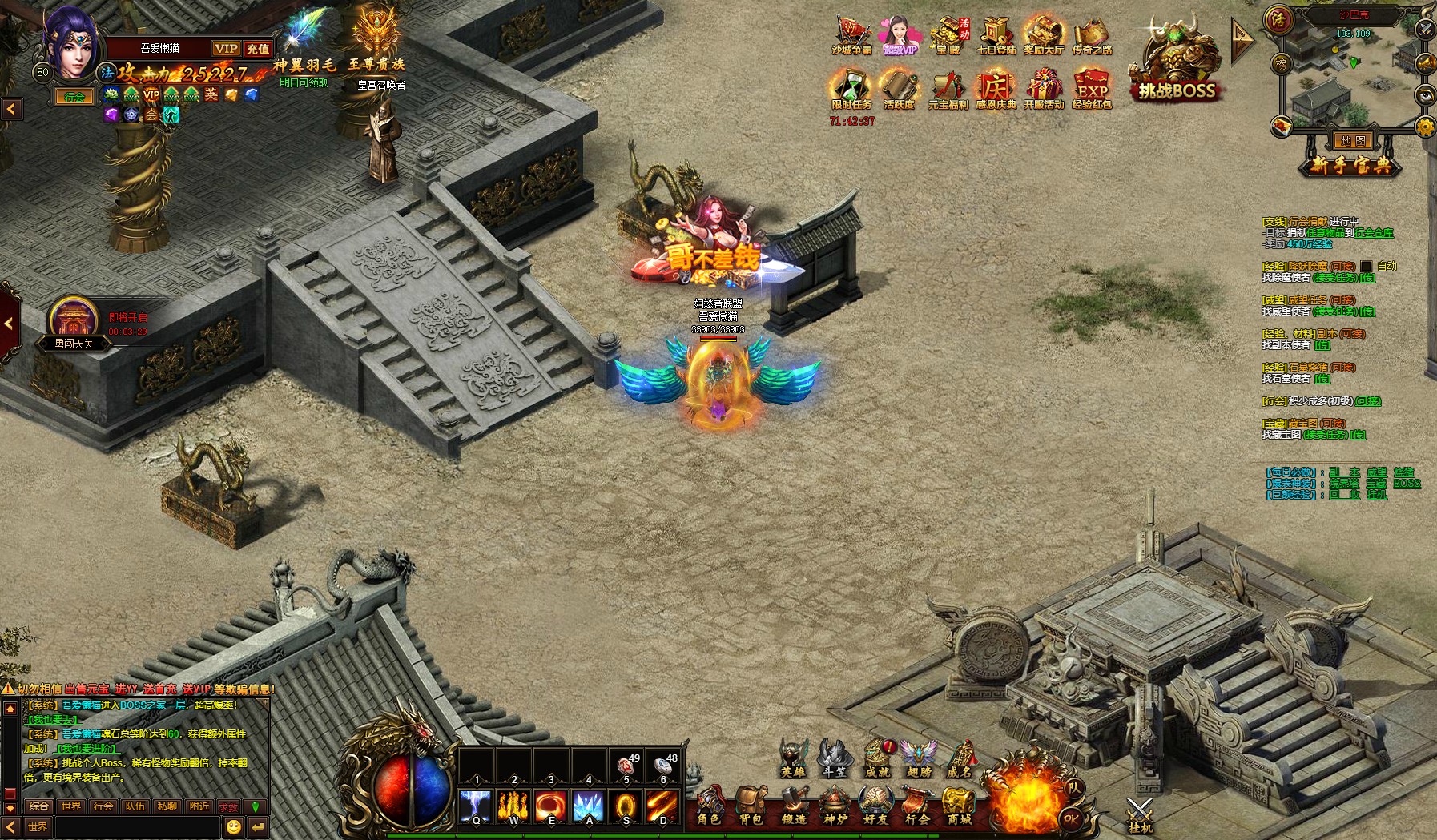Open the 角色 character panel
The width and height of the screenshot is (1437, 840).
coord(710,805)
